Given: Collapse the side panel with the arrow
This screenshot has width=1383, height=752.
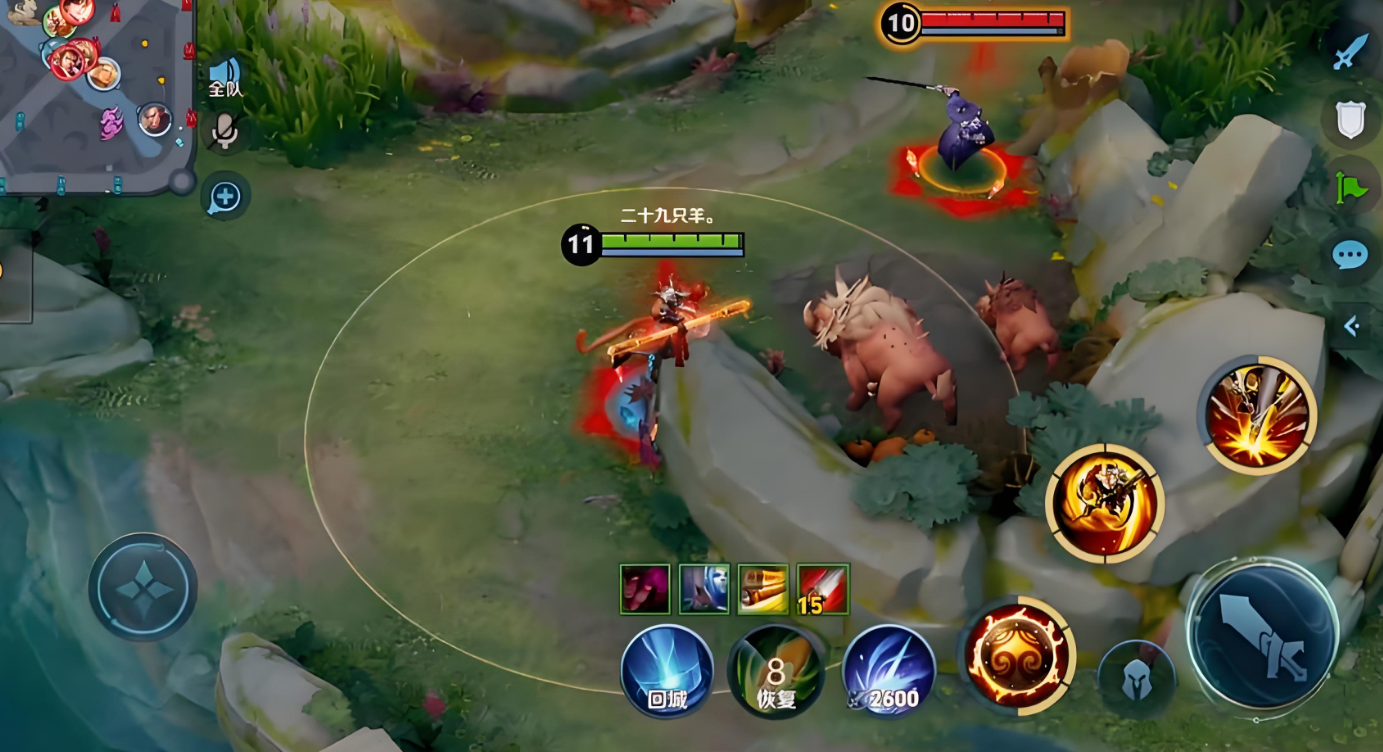Looking at the screenshot, I should (x=1352, y=326).
